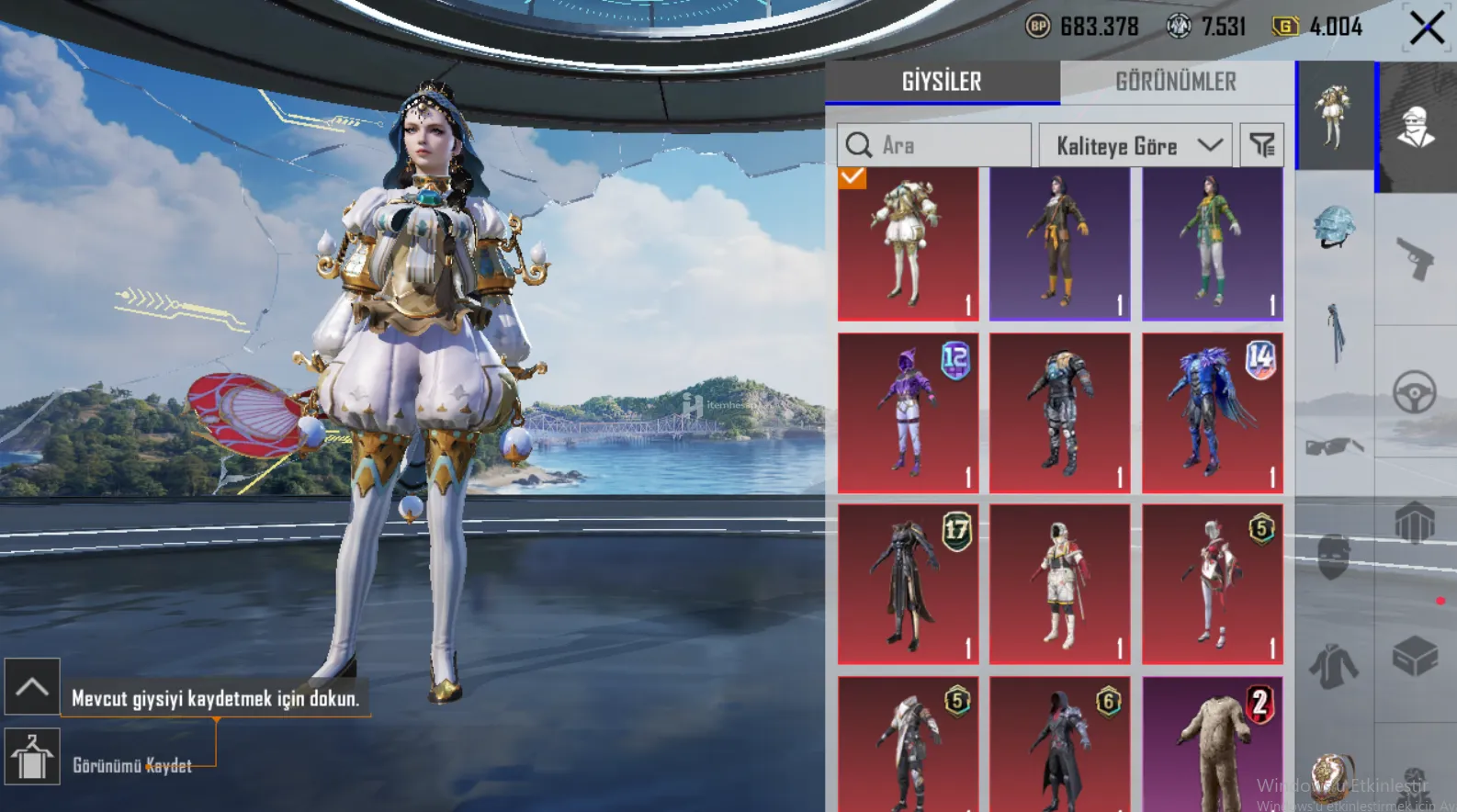This screenshot has width=1457, height=812.
Task: Select the tan teddy-bear suit with badge 2
Action: pos(1213,744)
